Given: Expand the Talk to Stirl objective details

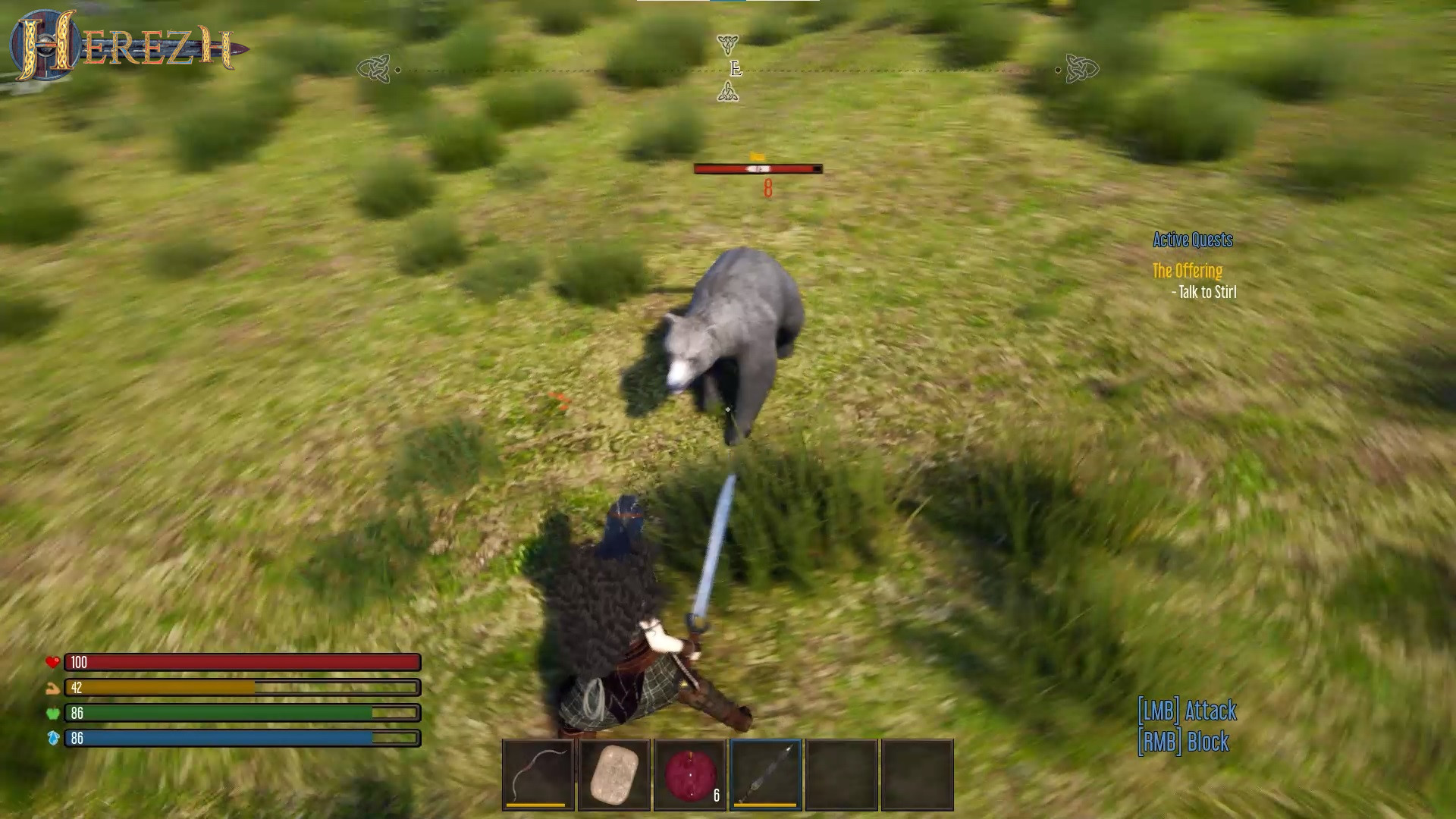Looking at the screenshot, I should [1204, 292].
